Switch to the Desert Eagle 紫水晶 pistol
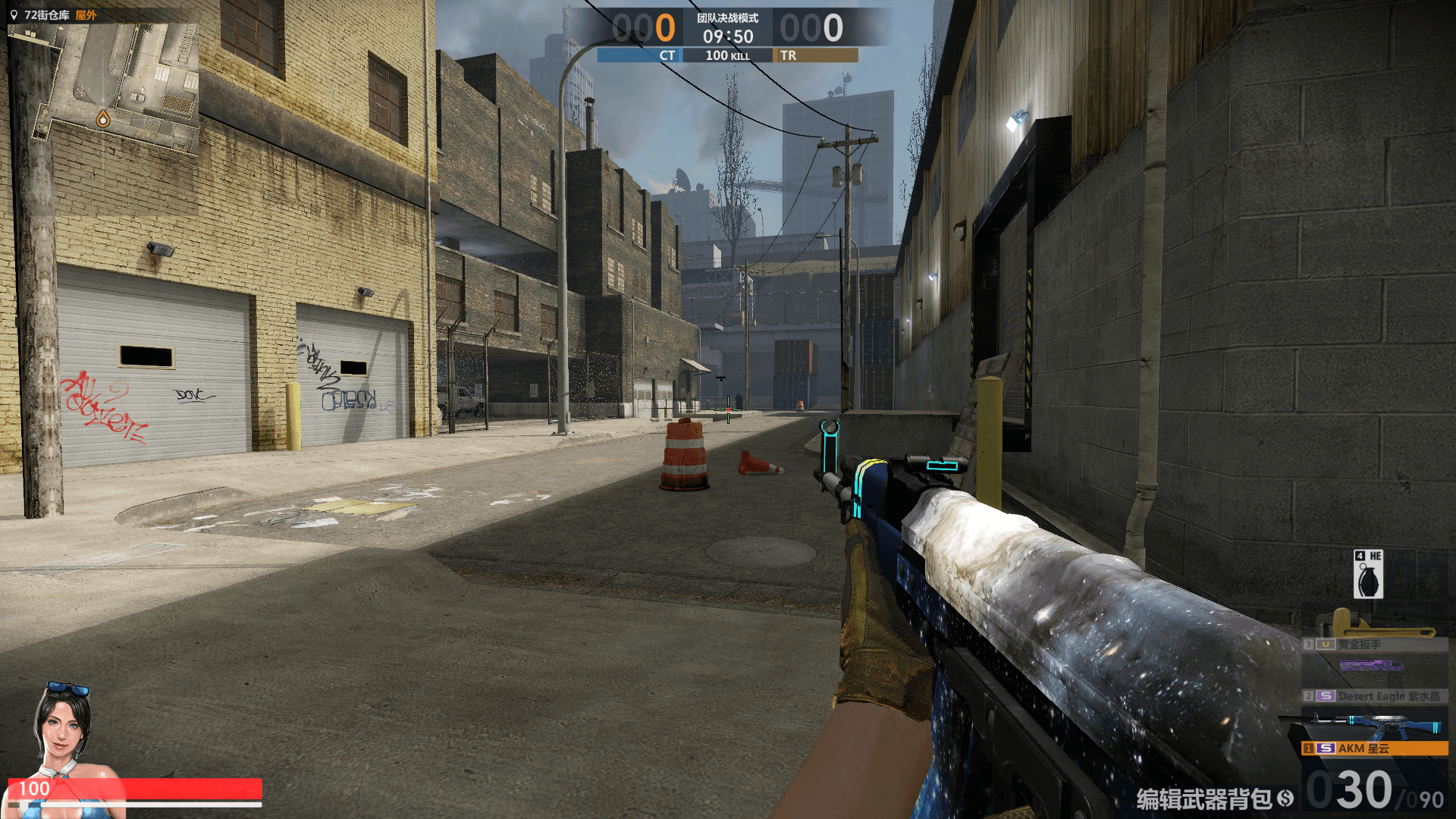The height and width of the screenshot is (819, 1456). click(x=1374, y=695)
